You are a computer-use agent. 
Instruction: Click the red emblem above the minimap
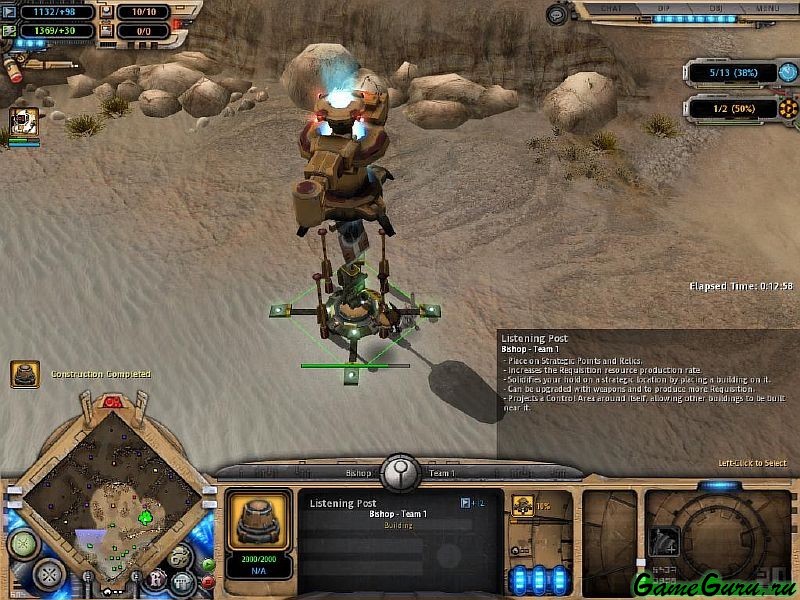(x=112, y=402)
